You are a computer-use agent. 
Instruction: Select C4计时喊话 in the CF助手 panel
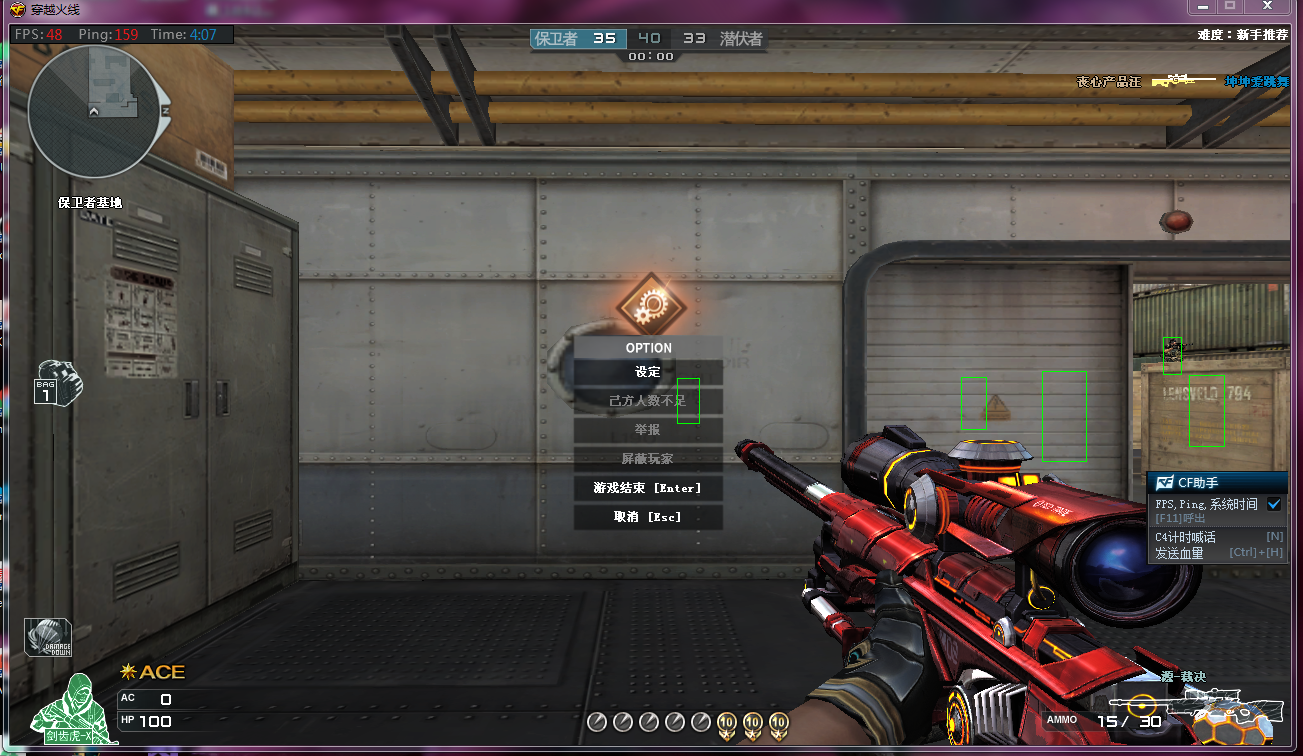(1185, 537)
